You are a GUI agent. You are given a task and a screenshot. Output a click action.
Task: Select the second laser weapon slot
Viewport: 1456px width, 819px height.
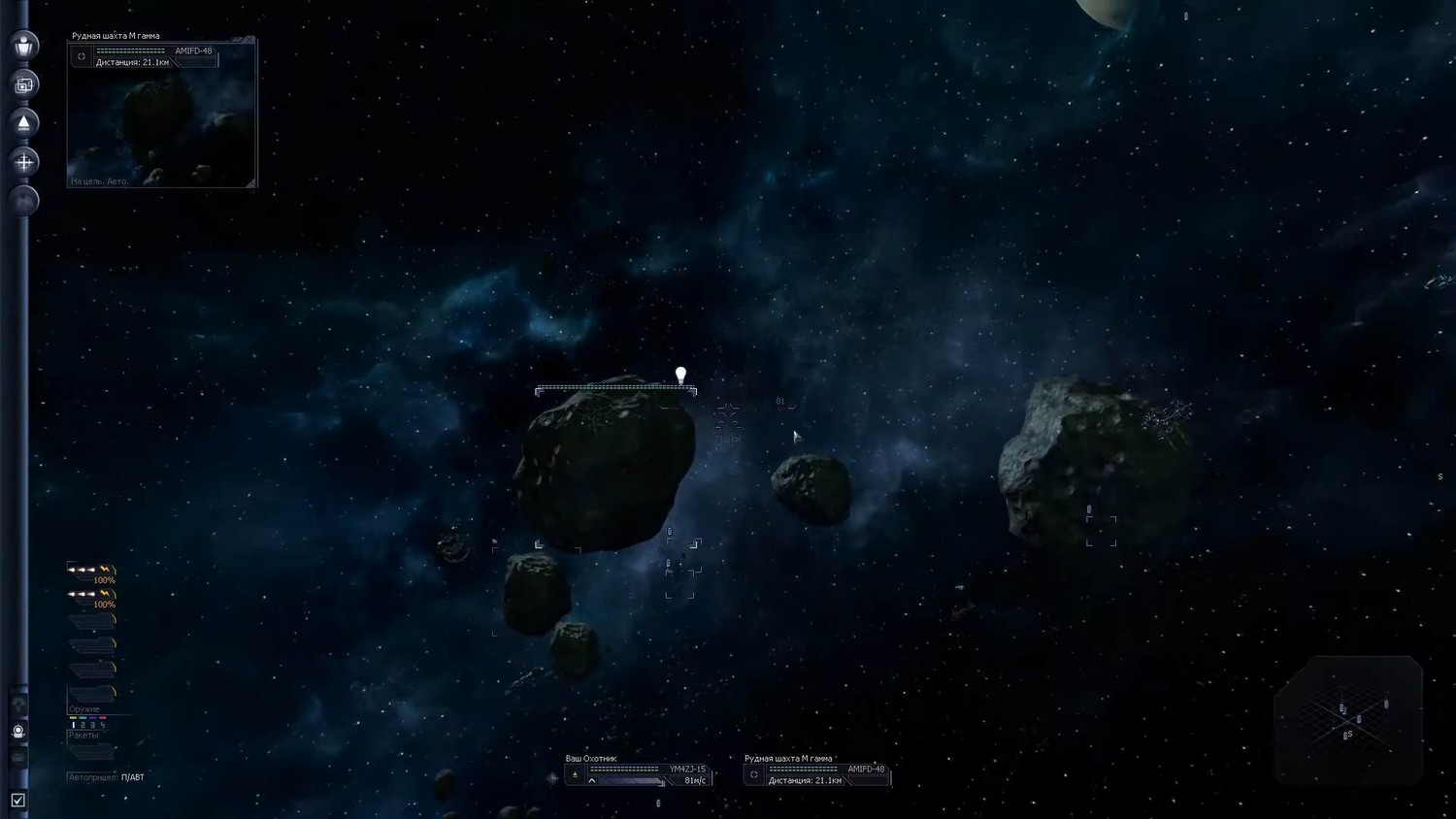click(x=92, y=595)
